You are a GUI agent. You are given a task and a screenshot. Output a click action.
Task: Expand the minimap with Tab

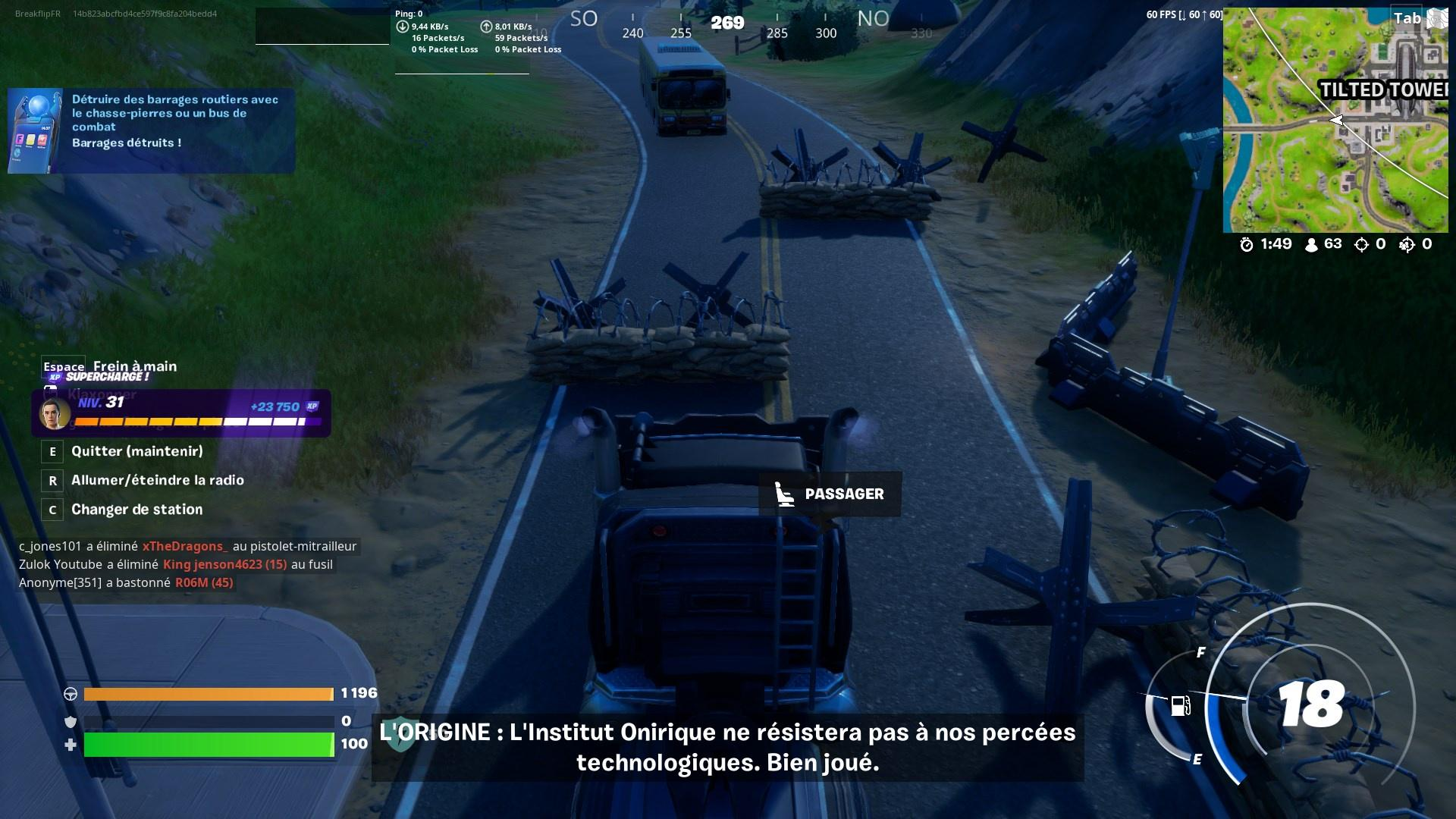pos(1407,18)
